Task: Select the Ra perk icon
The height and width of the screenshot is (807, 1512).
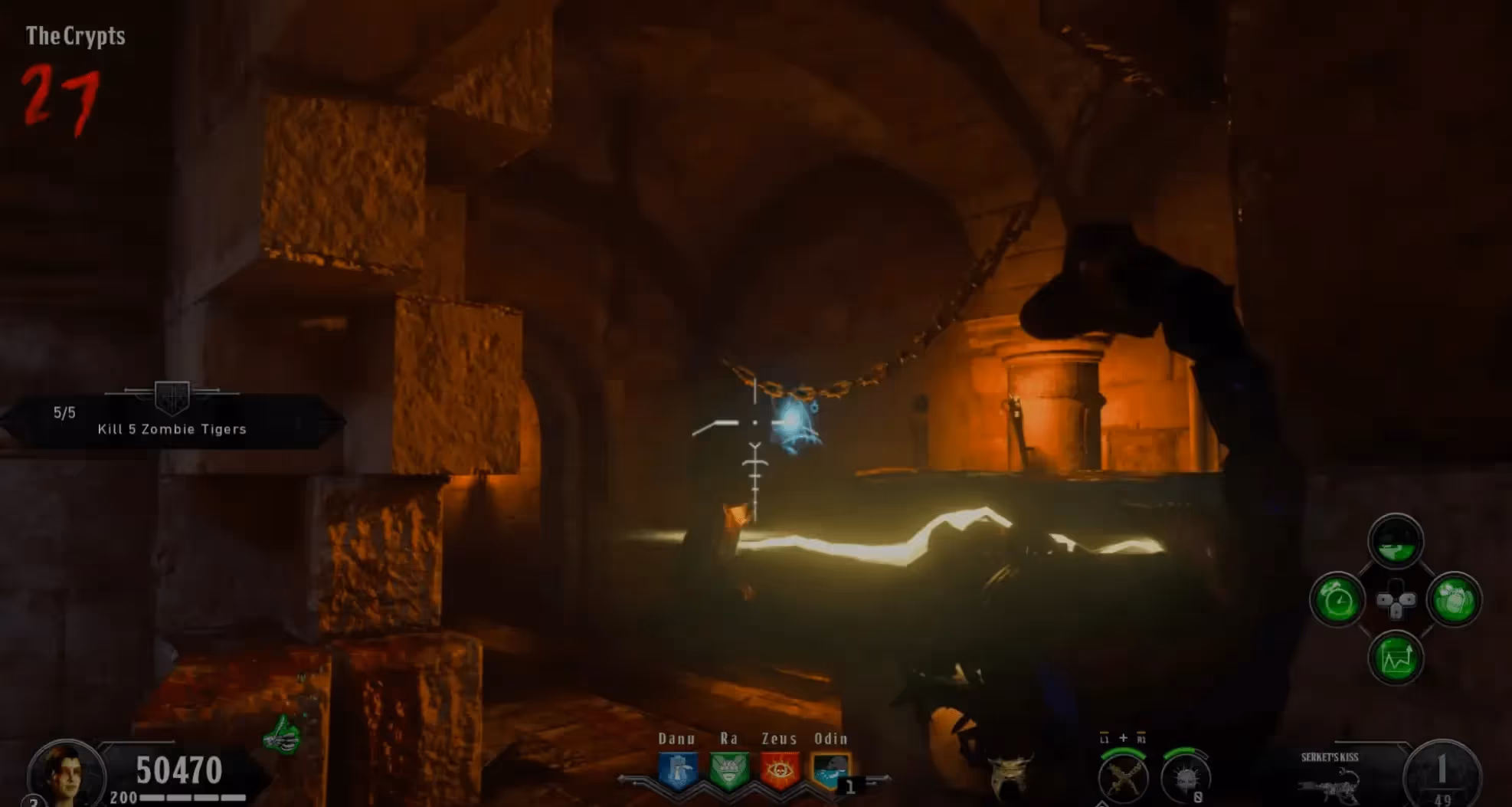Action: [728, 769]
